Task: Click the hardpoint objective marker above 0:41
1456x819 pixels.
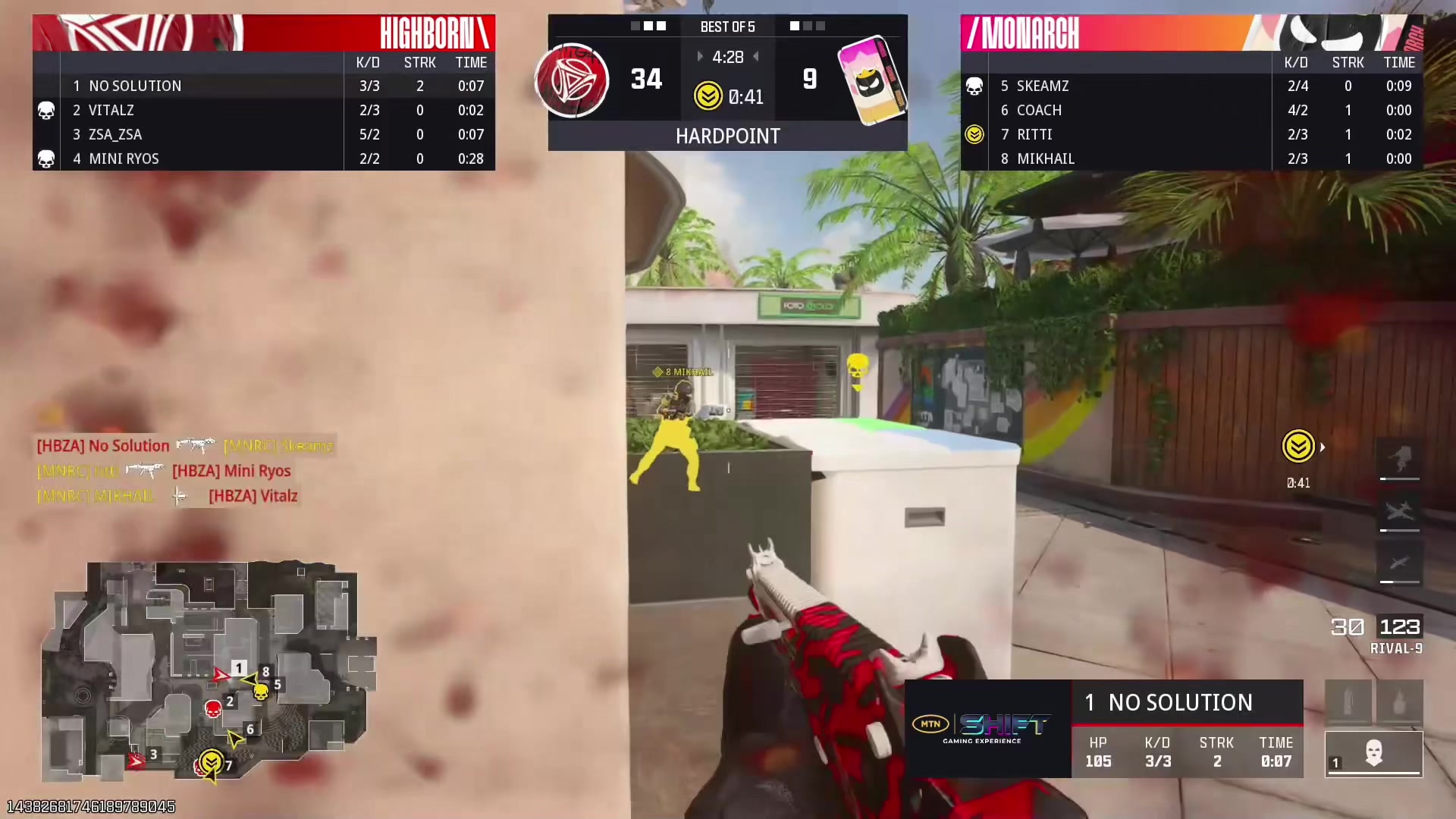Action: [1298, 446]
